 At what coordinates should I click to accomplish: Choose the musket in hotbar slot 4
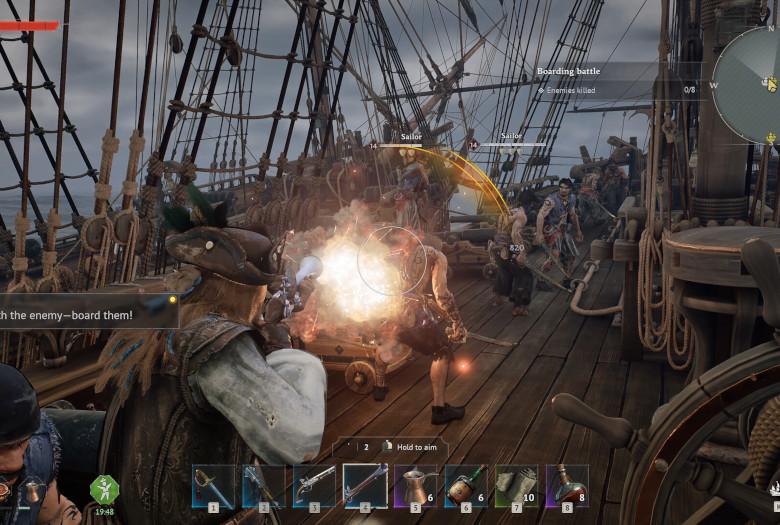(x=365, y=486)
